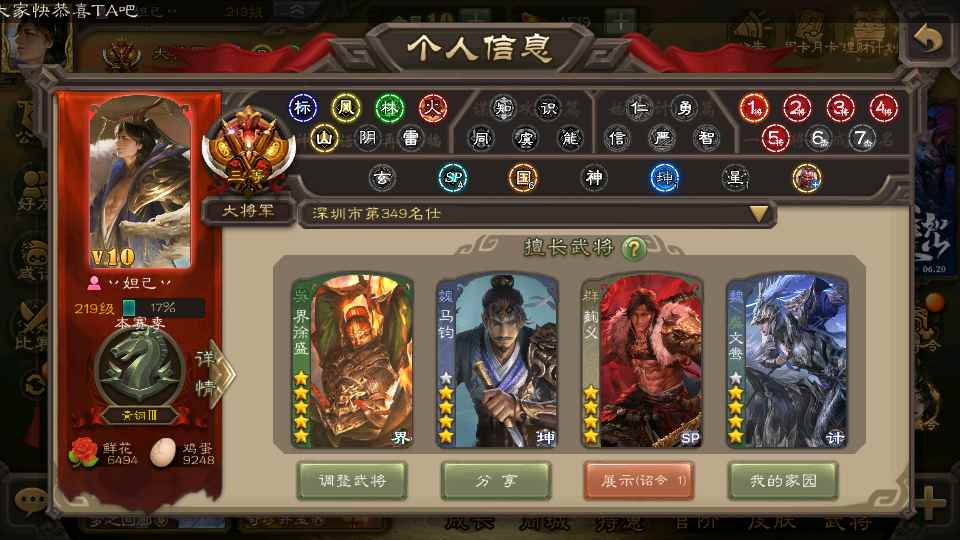Pick the 麹义 SP general card
The image size is (960, 540).
click(642, 362)
